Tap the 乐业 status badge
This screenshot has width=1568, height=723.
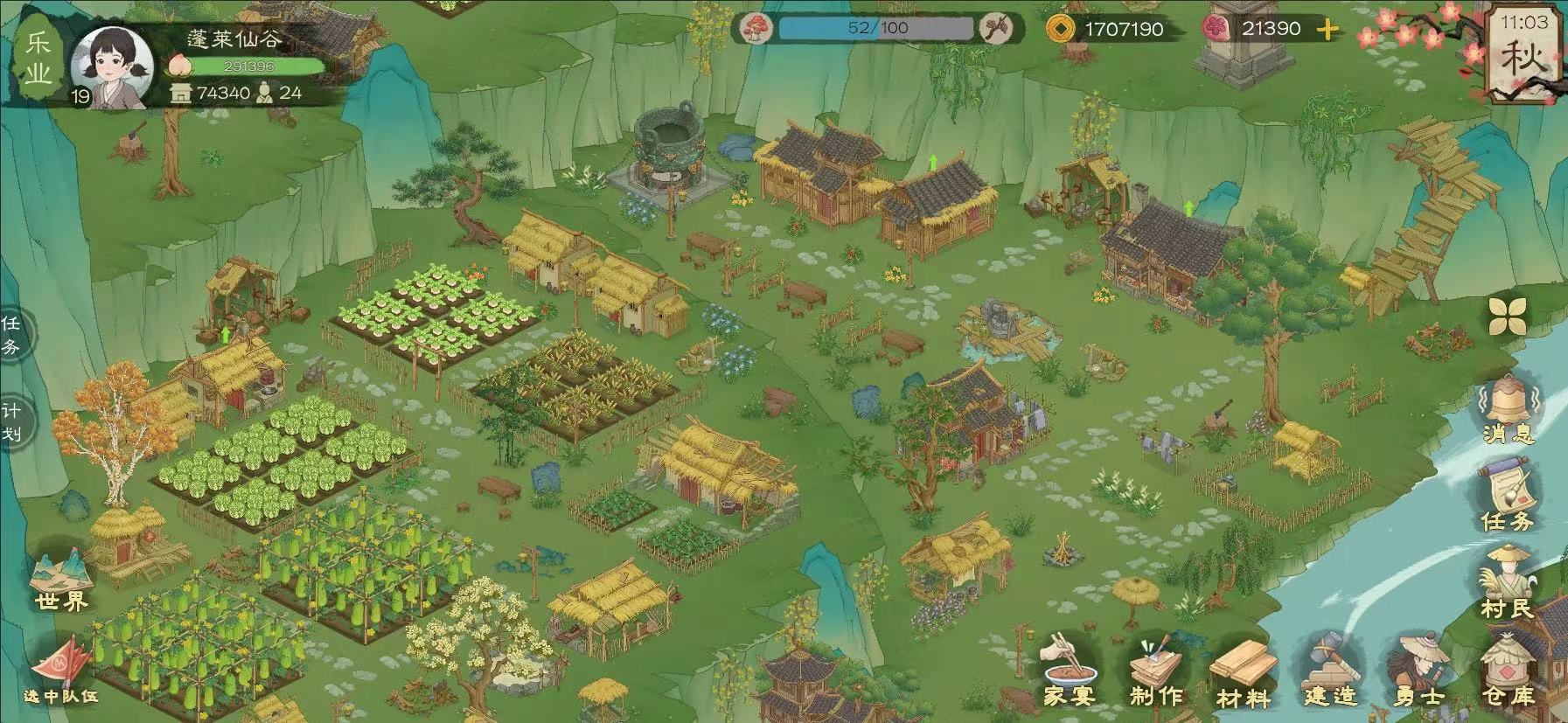38,58
